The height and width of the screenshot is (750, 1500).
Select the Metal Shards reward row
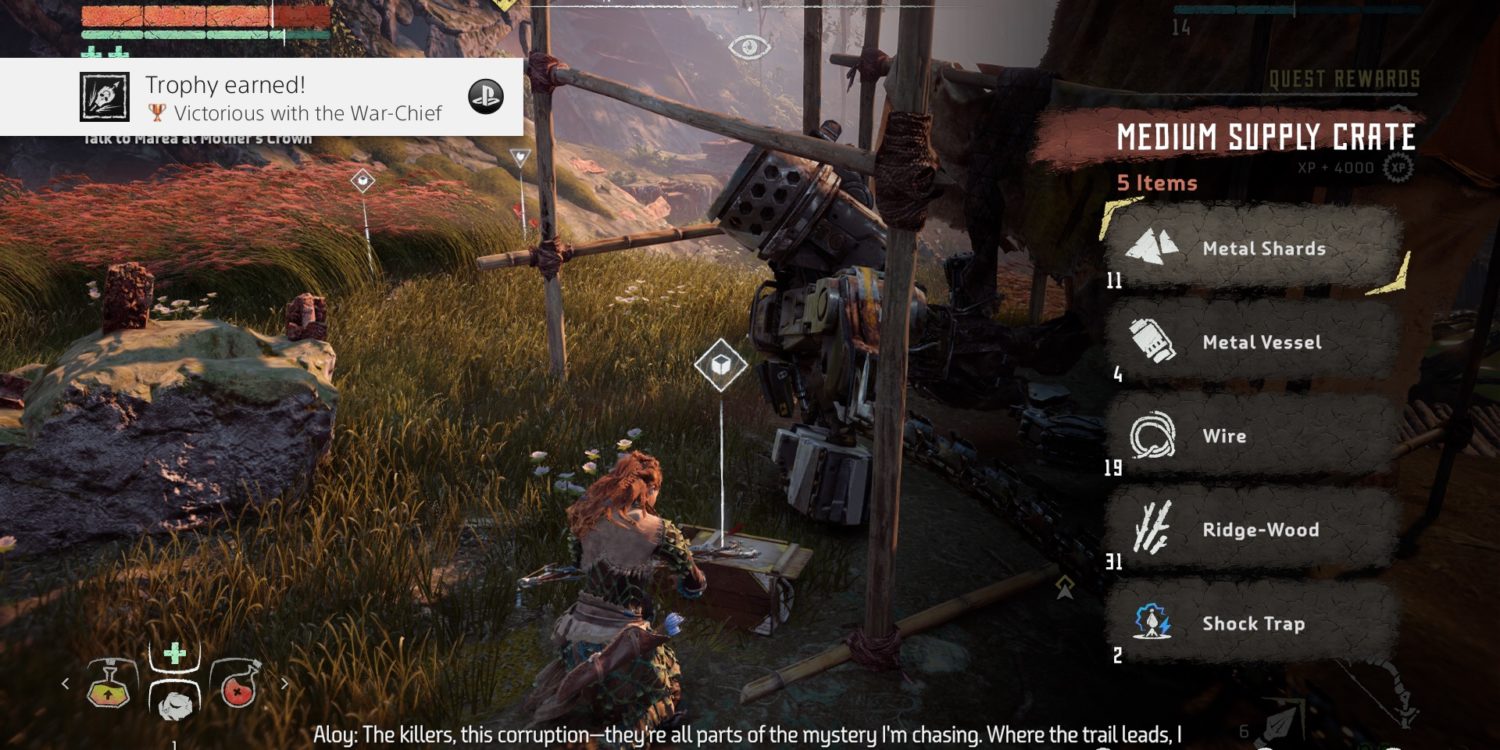coord(1252,250)
